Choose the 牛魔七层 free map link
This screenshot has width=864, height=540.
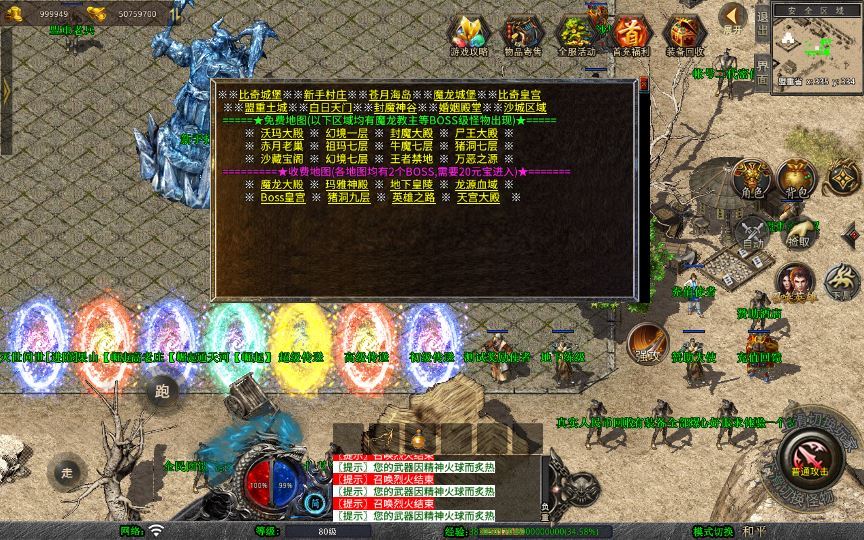coord(412,146)
